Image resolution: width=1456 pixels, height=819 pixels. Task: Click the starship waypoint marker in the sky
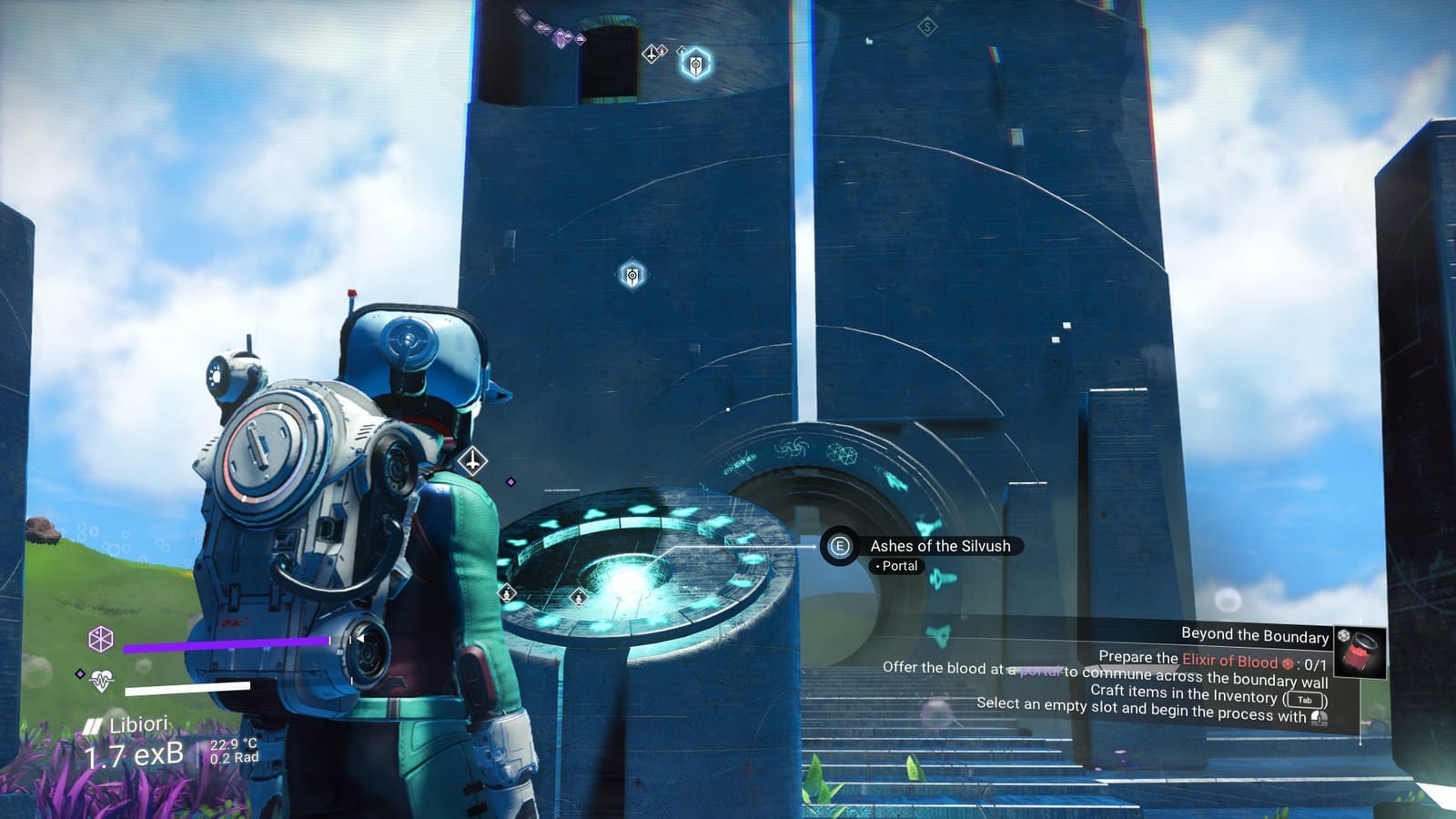(652, 55)
